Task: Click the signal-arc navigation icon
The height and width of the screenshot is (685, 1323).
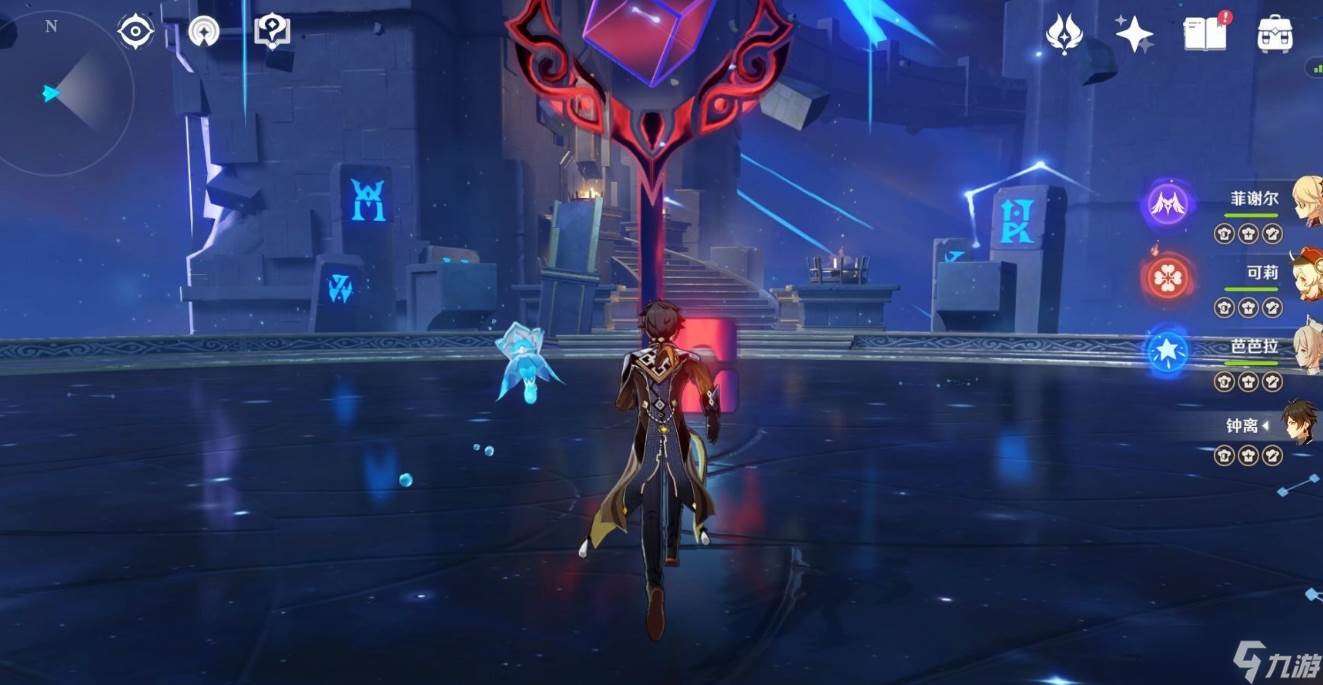Action: click(203, 32)
